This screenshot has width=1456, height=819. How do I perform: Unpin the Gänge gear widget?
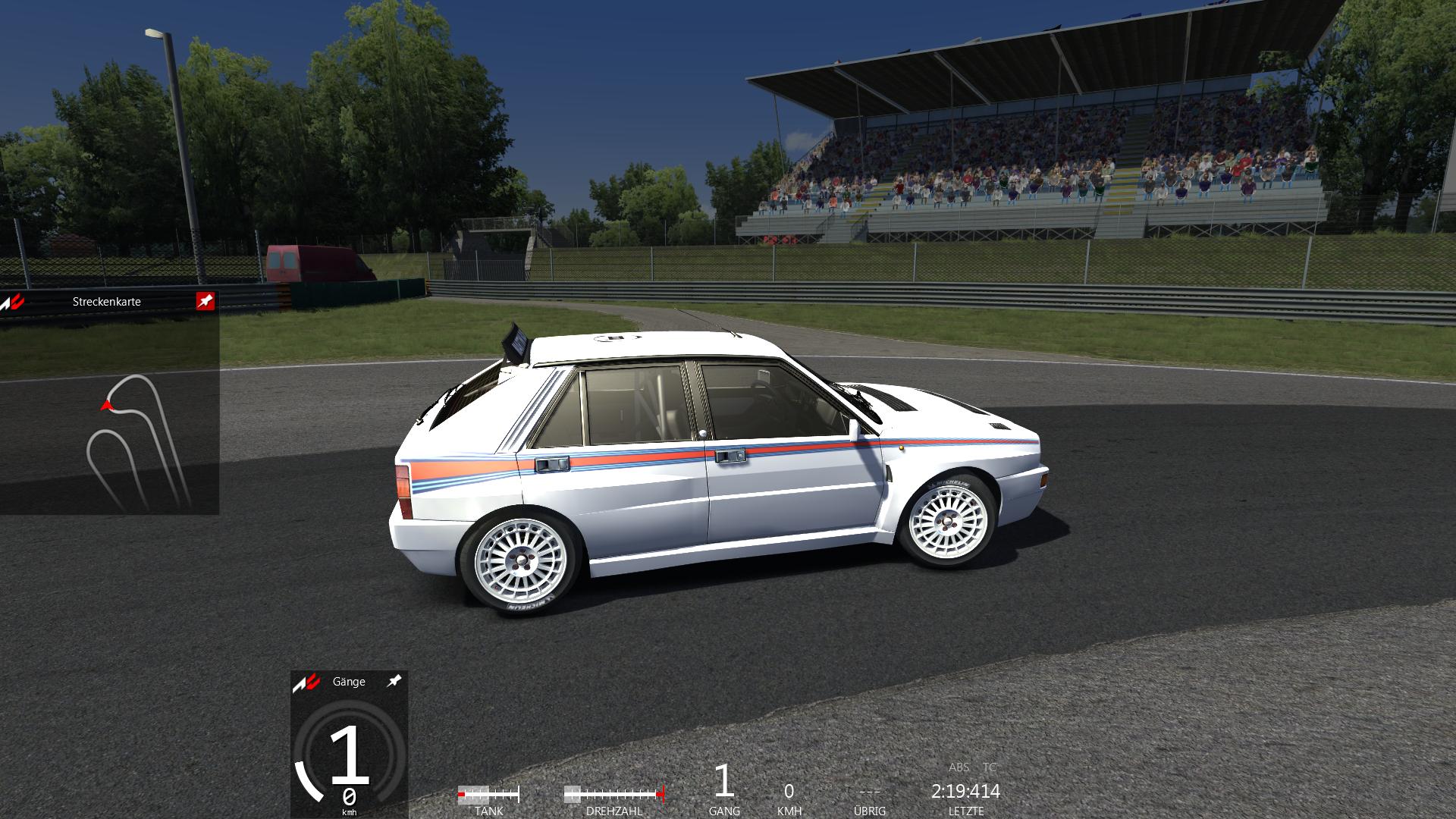[394, 681]
